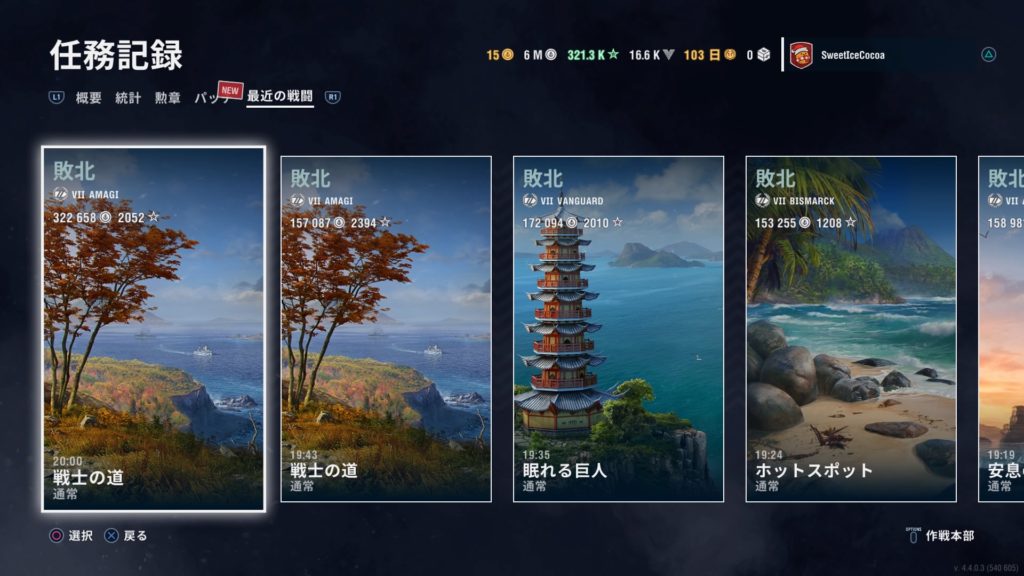1024x576 pixels.
Task: Select the 最近の戦闘 tab
Action: click(280, 98)
